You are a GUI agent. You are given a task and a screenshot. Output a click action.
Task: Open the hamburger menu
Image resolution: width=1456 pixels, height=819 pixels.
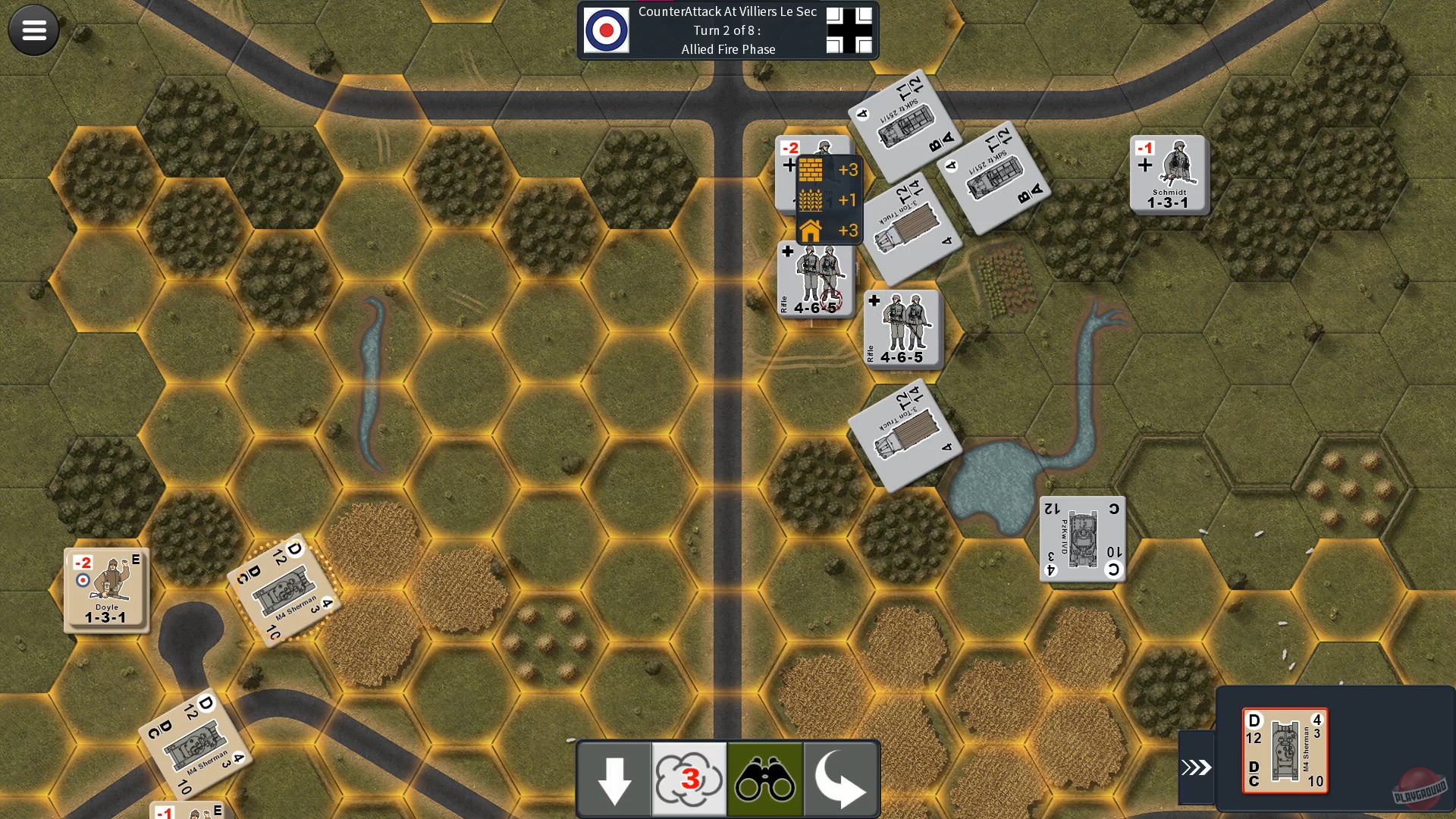pyautogui.click(x=33, y=30)
